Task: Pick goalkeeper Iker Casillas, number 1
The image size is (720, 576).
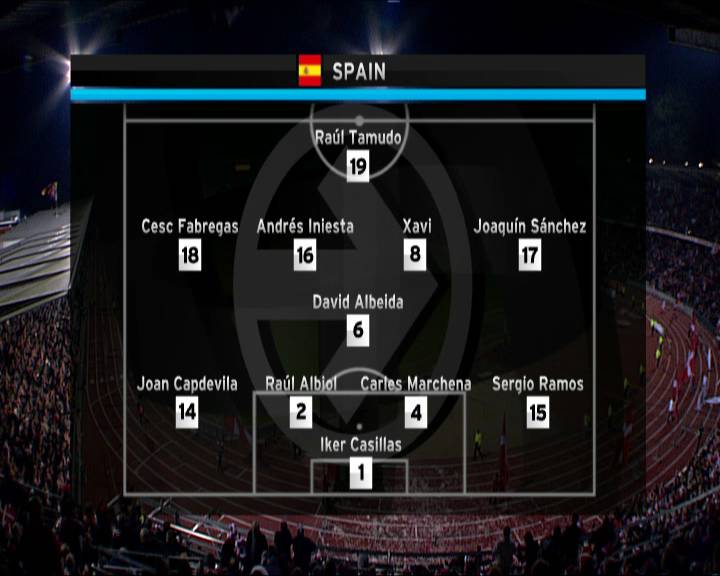Action: [360, 473]
